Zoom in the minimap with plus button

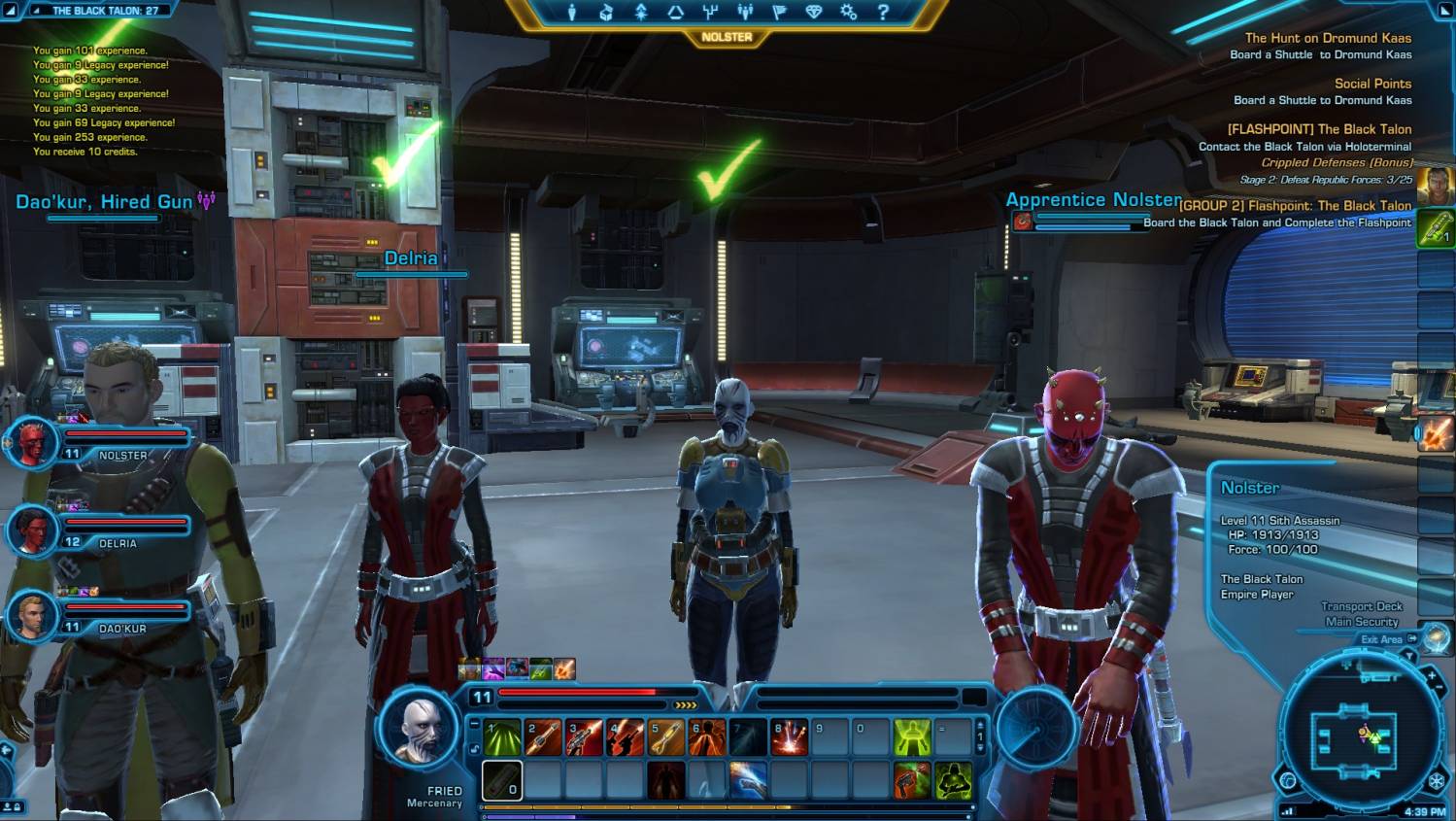click(1432, 675)
